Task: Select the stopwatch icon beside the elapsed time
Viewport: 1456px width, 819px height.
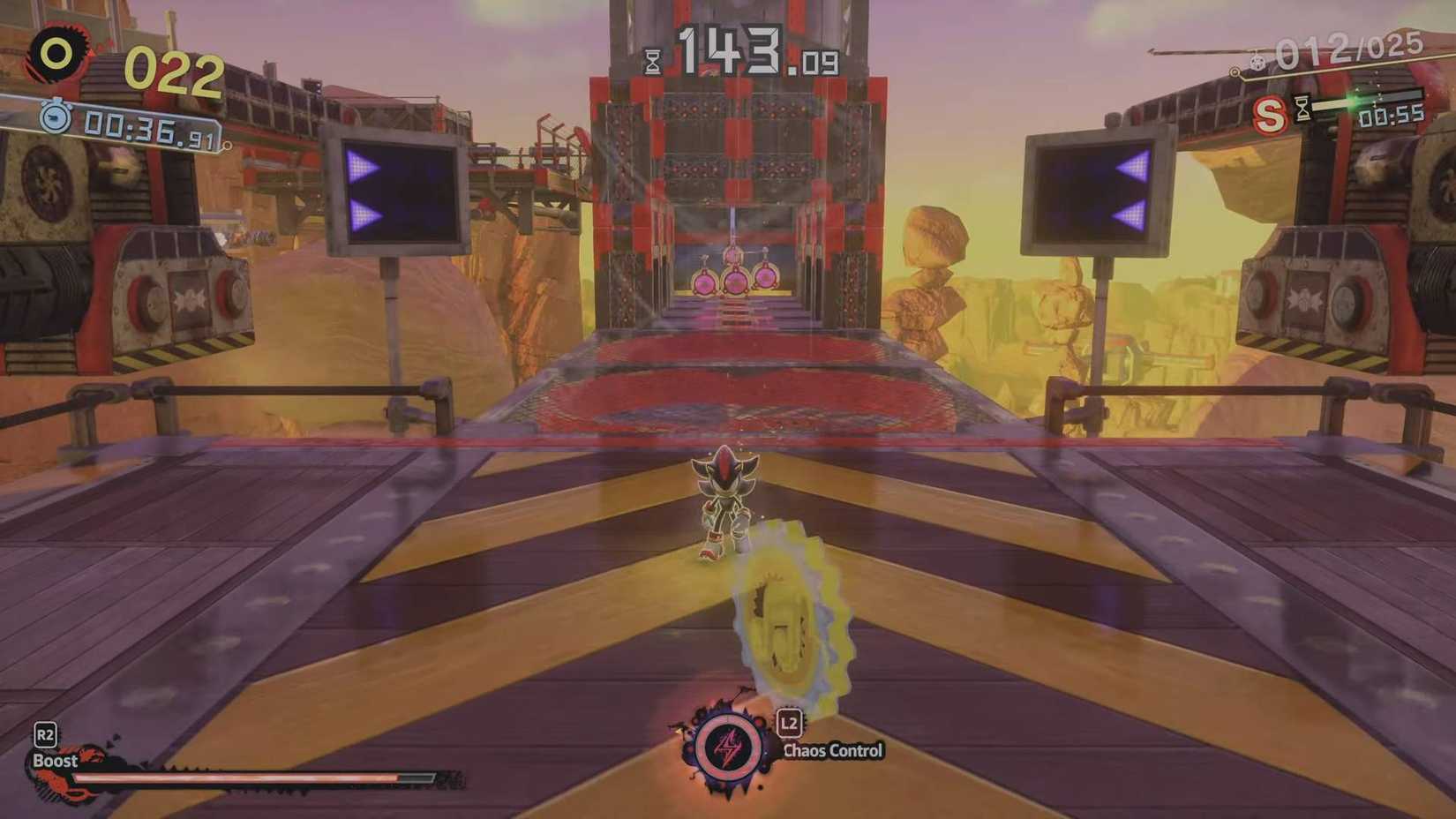Action: coord(56,118)
